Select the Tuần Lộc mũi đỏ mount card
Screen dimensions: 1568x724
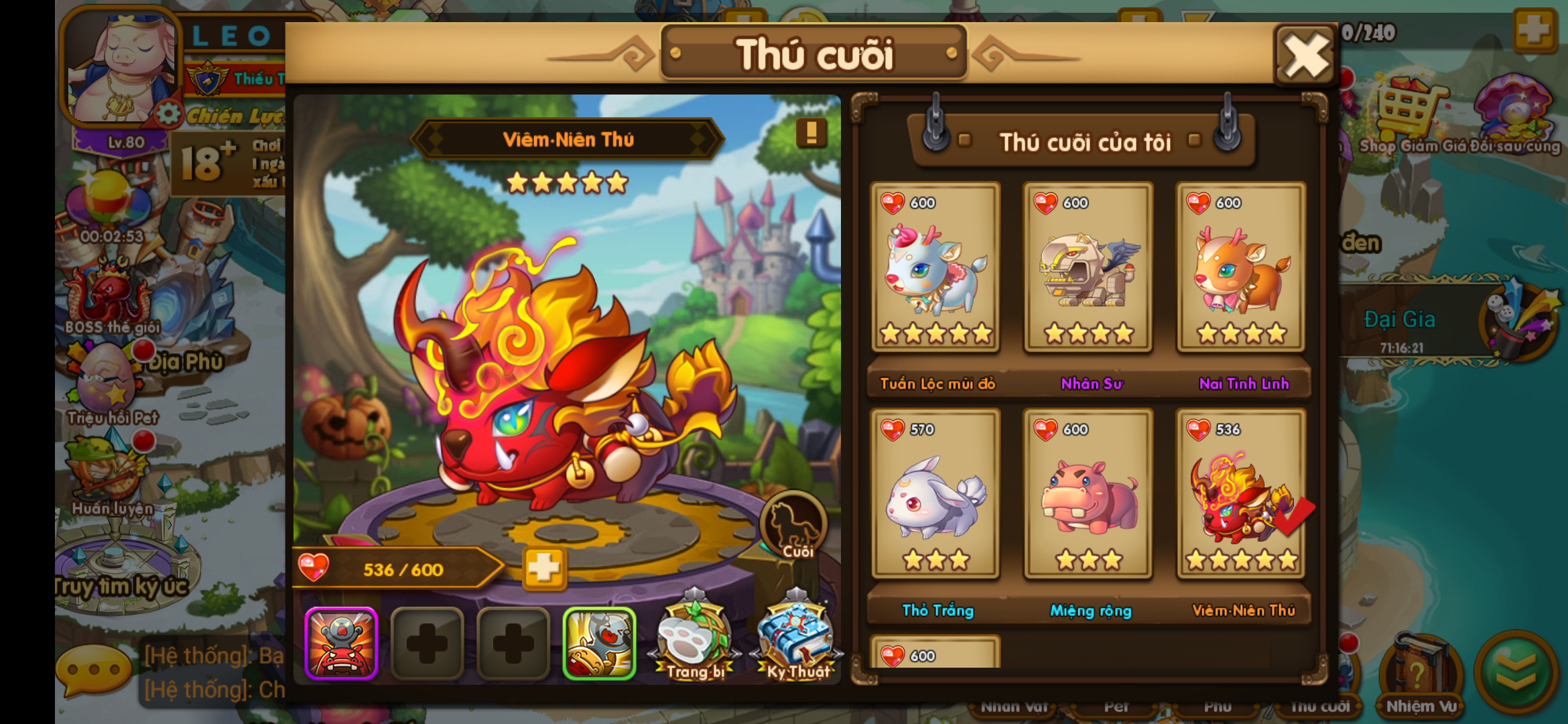coord(935,267)
